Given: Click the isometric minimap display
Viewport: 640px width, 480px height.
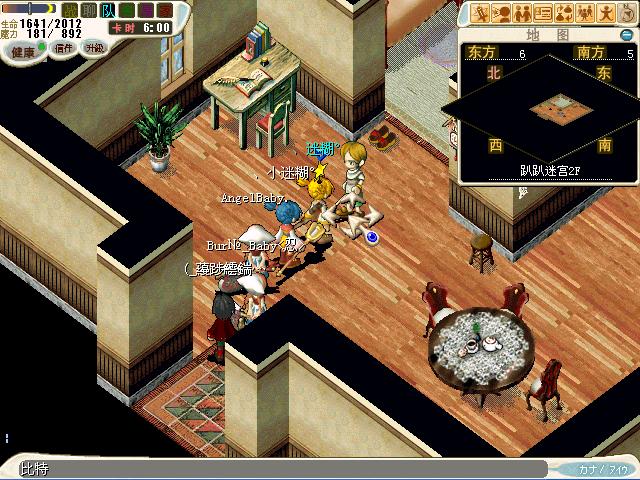Looking at the screenshot, I should 547,107.
